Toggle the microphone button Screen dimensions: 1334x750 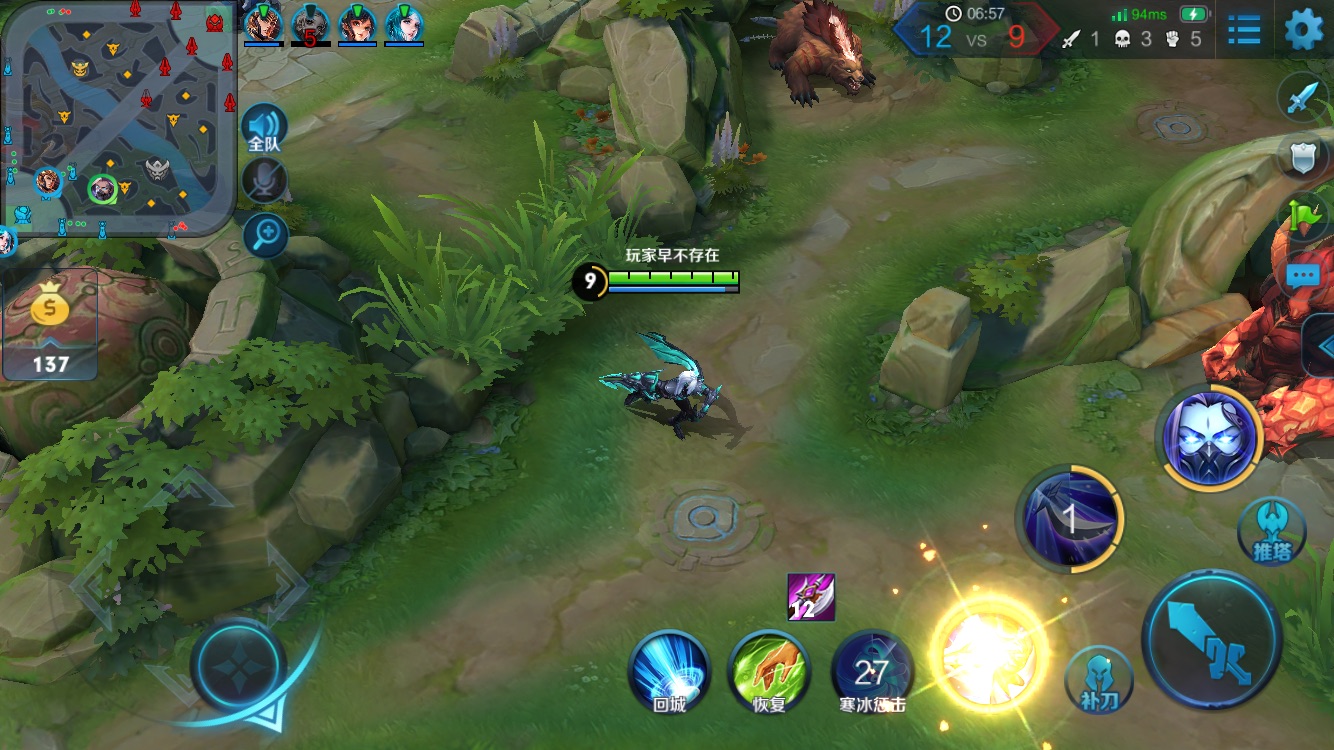coord(265,181)
